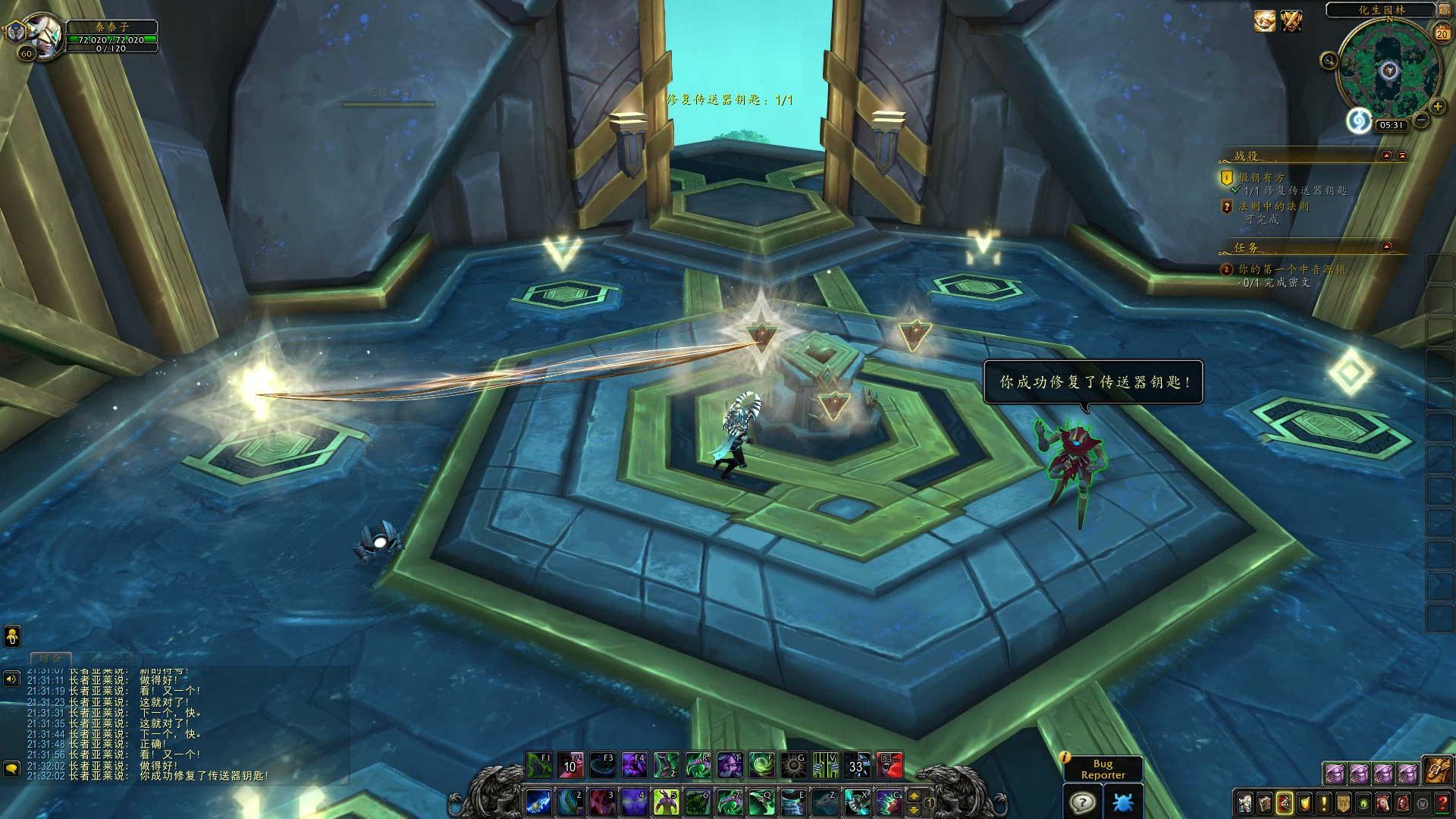1456x819 pixels.
Task: Open the calendar showing day 20
Action: (x=1442, y=33)
